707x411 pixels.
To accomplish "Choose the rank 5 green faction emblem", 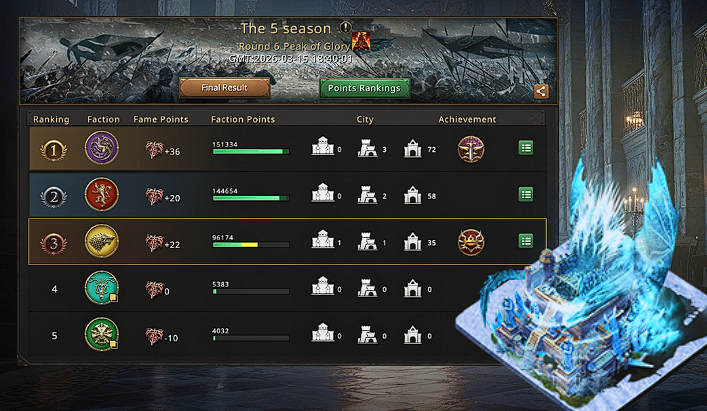I will pos(102,334).
